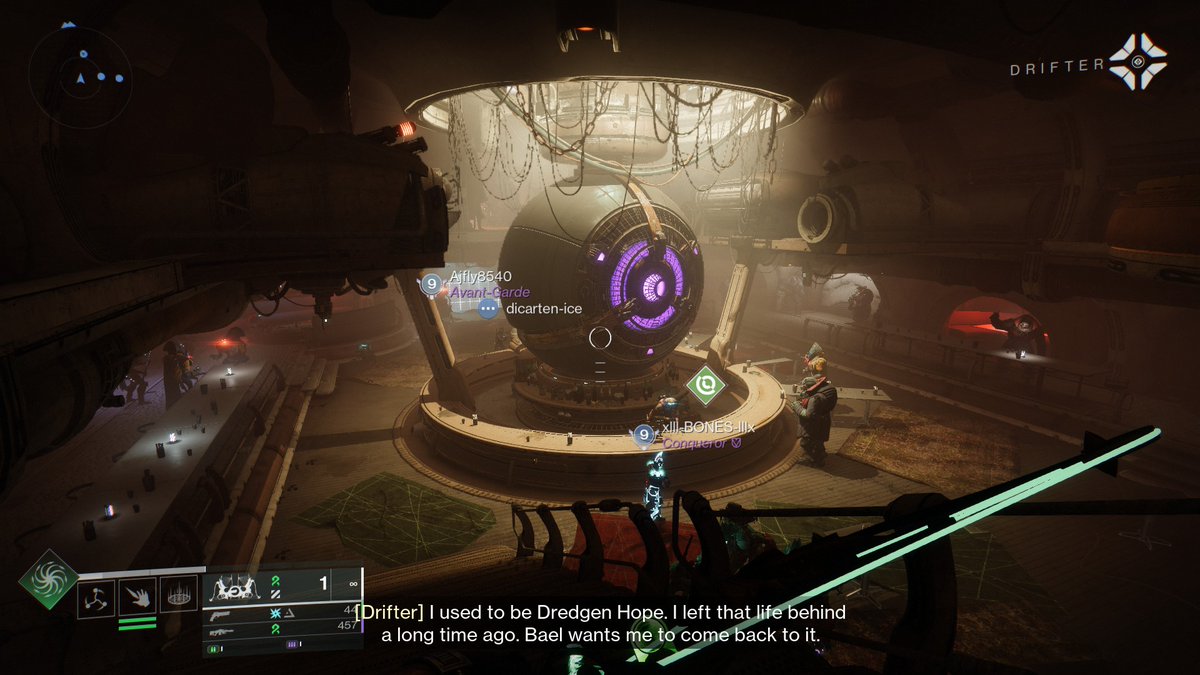Select player nameplate Ajfly8540

click(479, 277)
